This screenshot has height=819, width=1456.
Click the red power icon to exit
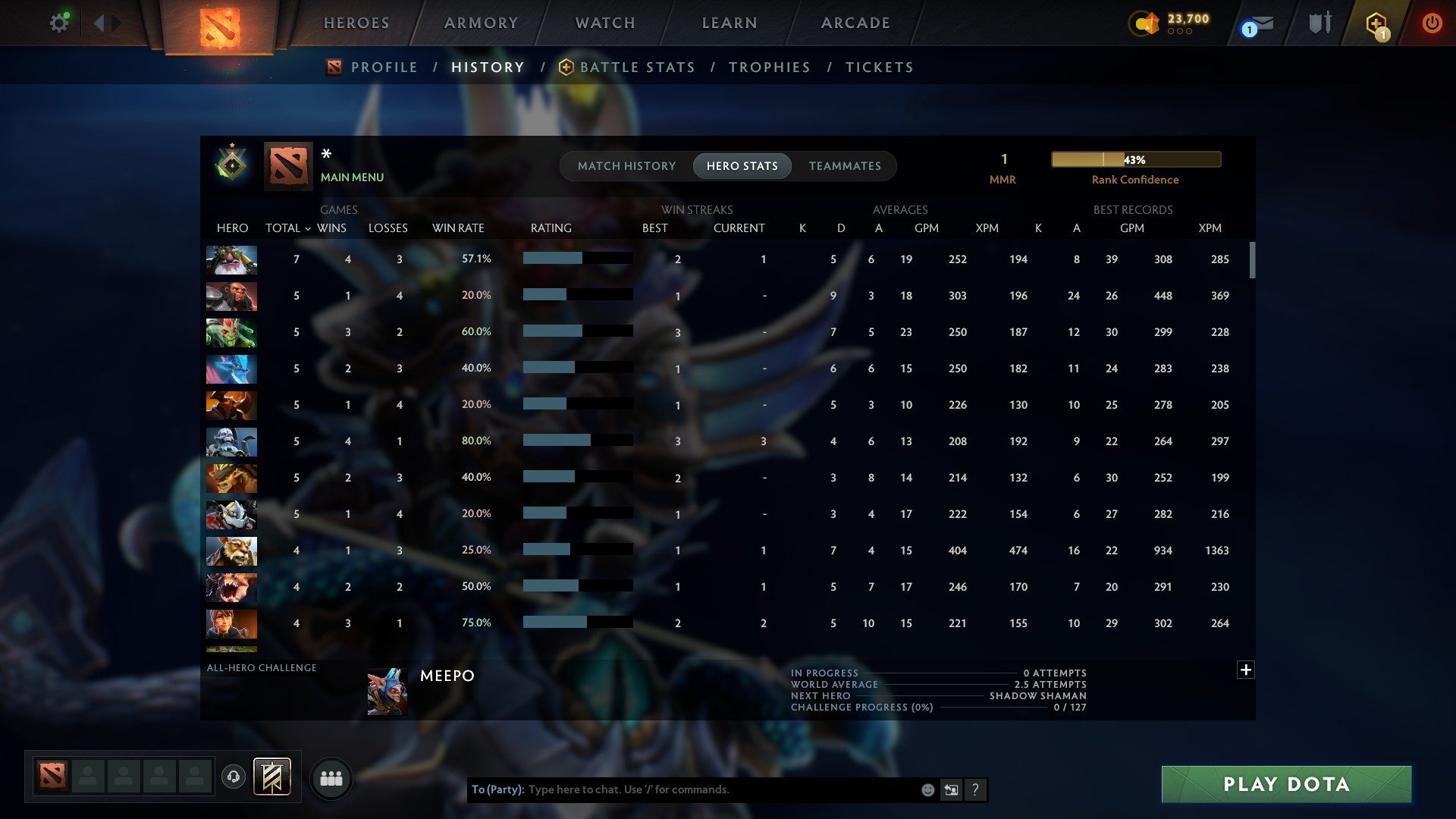point(1432,23)
